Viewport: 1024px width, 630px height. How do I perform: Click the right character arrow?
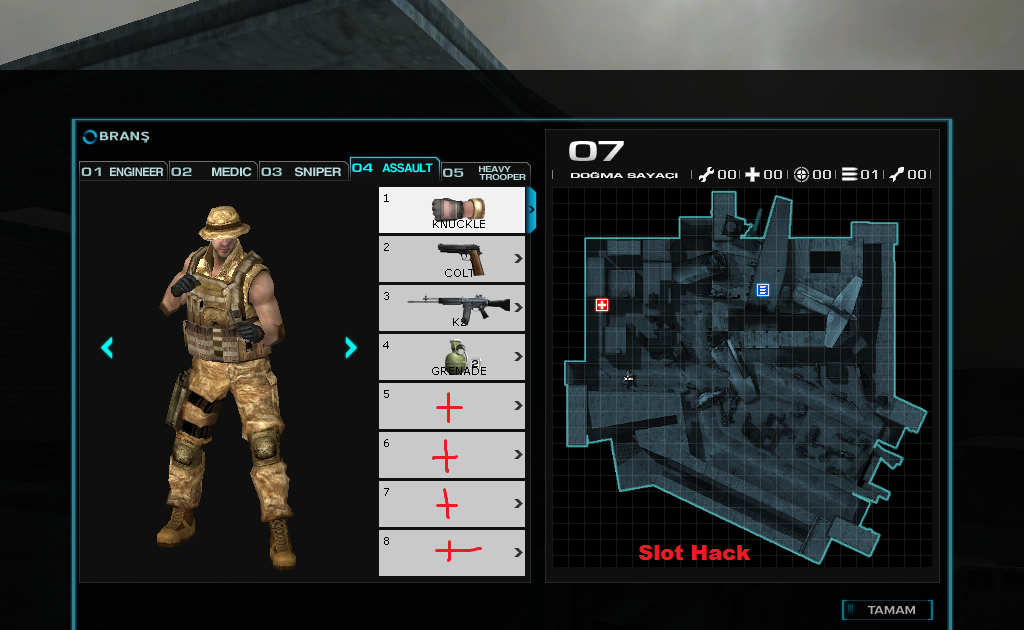(x=350, y=347)
